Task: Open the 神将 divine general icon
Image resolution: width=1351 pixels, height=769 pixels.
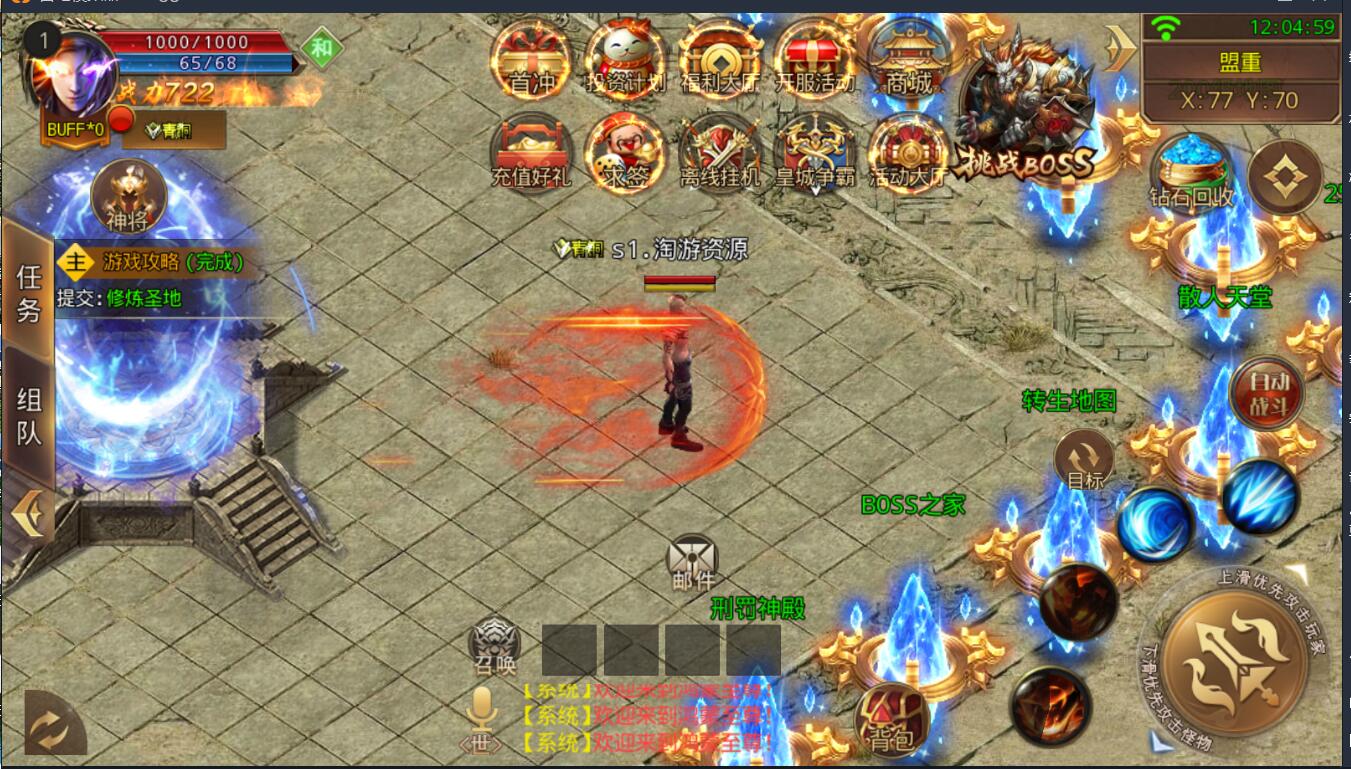Action: tap(128, 195)
